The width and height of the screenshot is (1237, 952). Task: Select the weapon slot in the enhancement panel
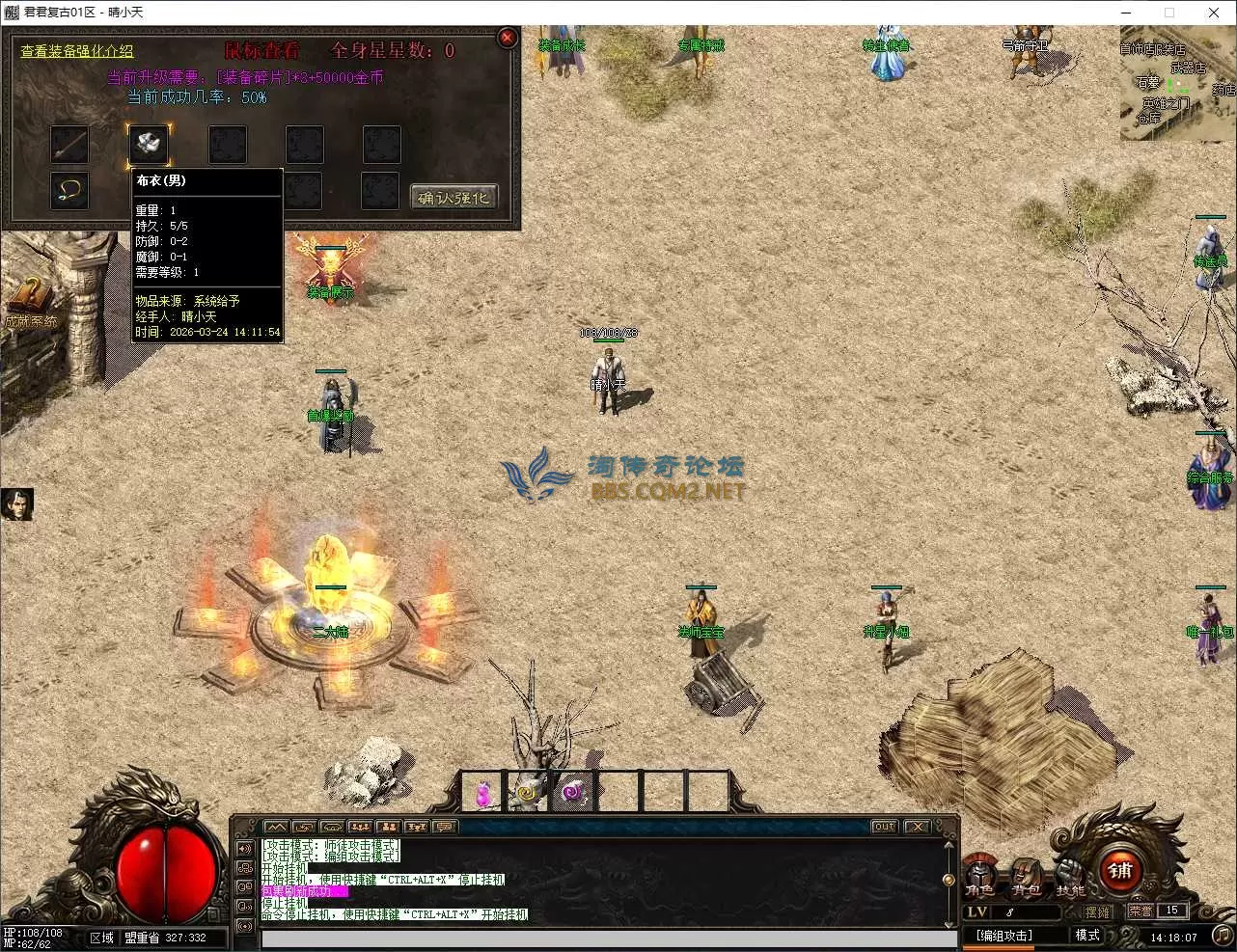pyautogui.click(x=69, y=145)
